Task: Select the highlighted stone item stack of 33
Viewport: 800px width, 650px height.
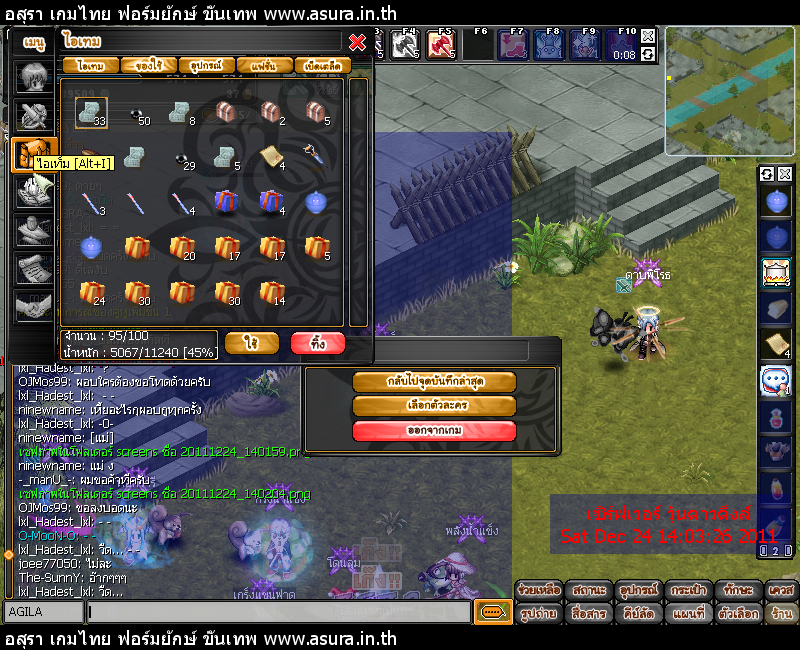Action: pos(91,112)
